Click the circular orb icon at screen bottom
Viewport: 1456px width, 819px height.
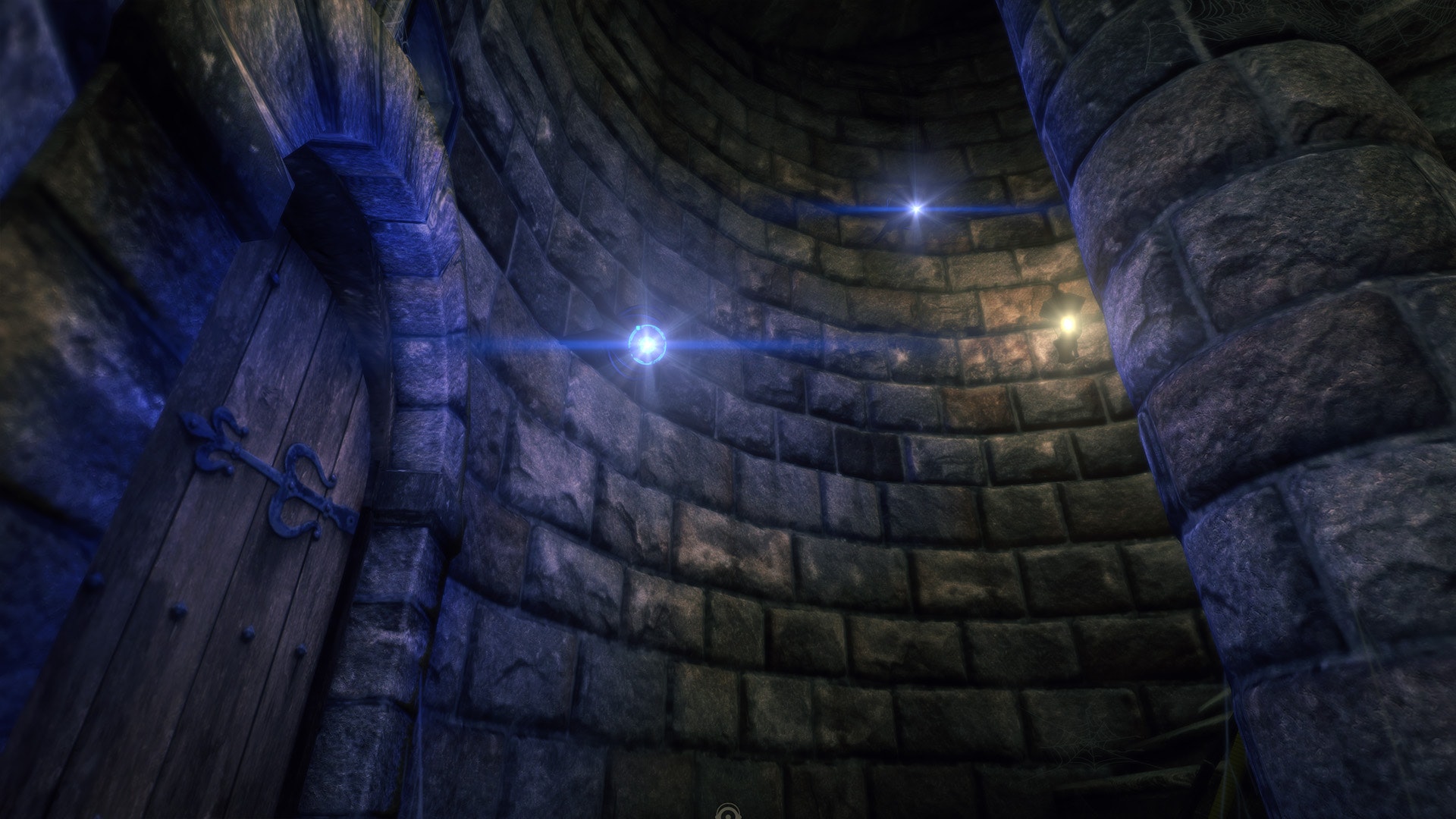click(x=728, y=812)
